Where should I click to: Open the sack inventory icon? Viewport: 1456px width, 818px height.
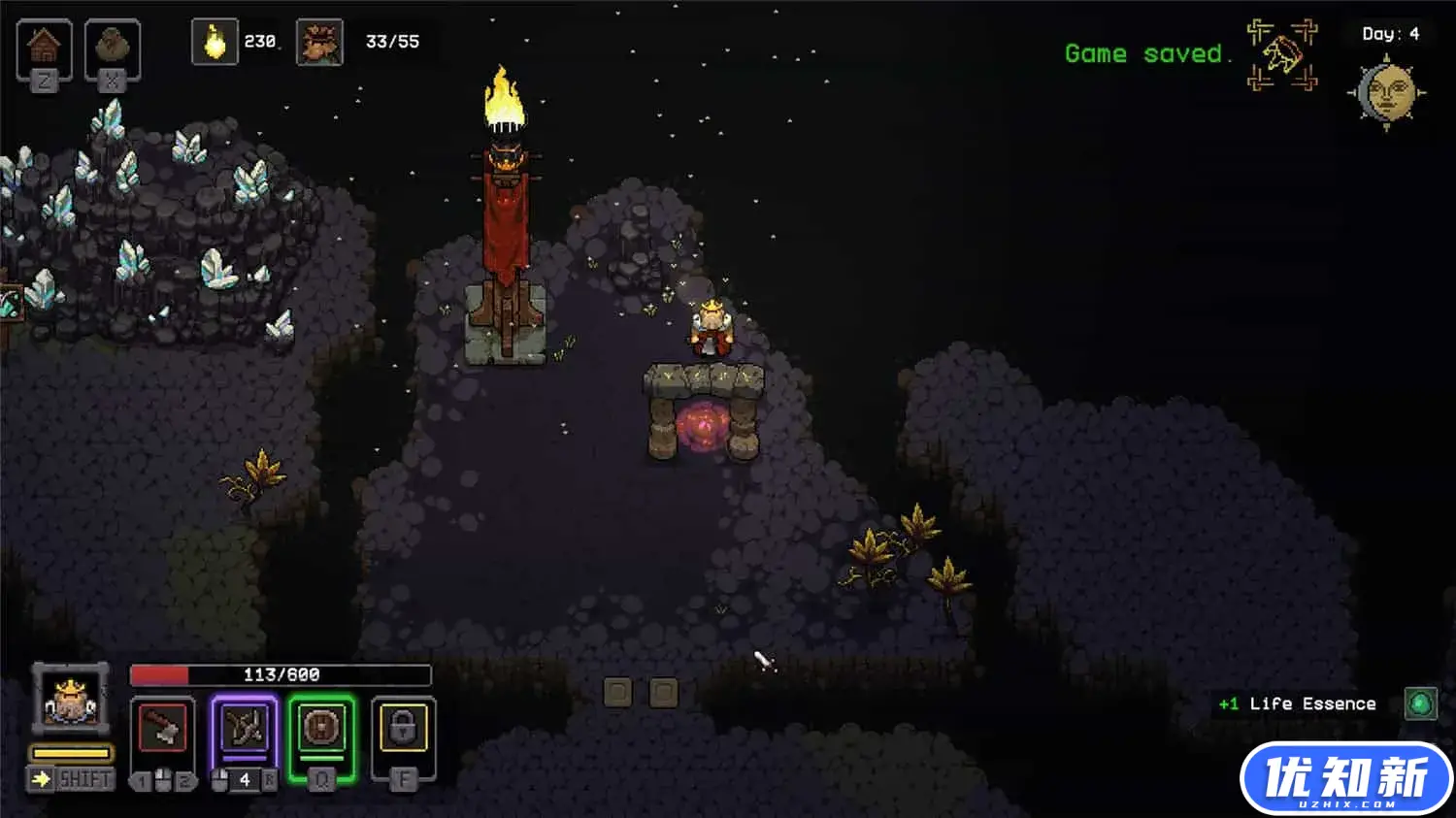coord(113,46)
